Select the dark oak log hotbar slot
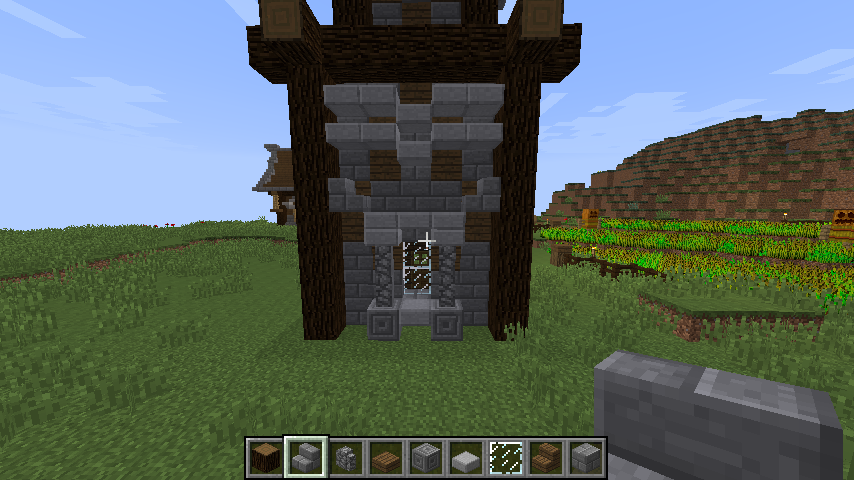 (x=265, y=458)
